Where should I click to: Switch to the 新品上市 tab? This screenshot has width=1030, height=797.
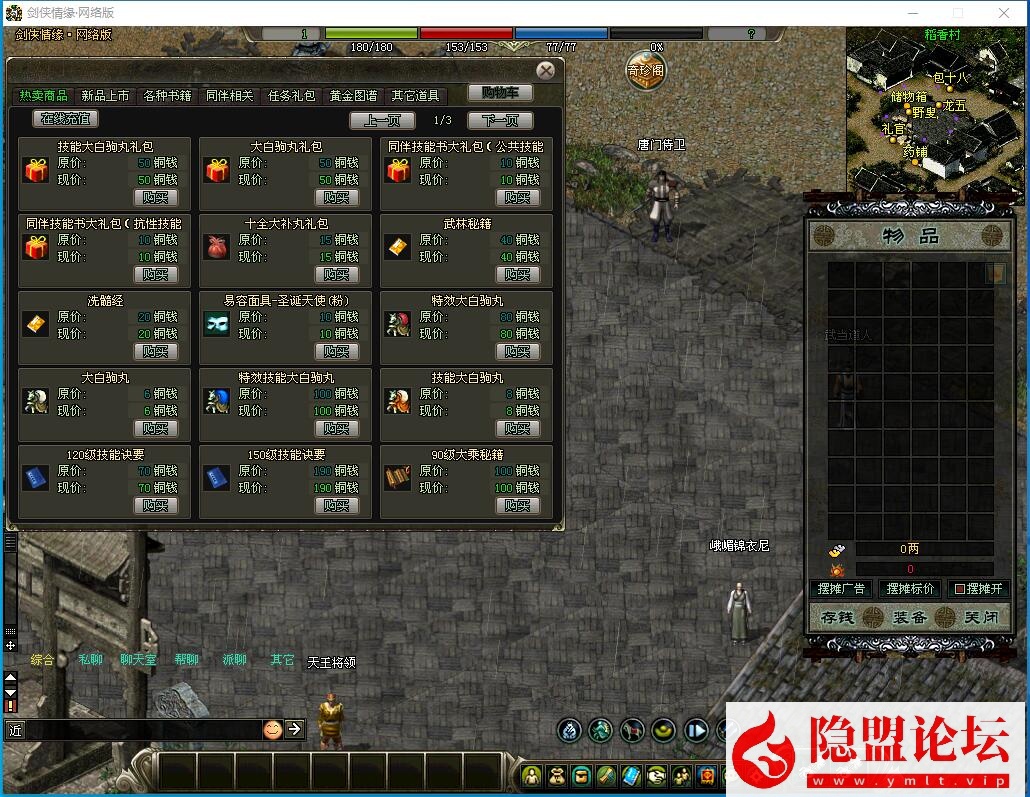click(105, 96)
